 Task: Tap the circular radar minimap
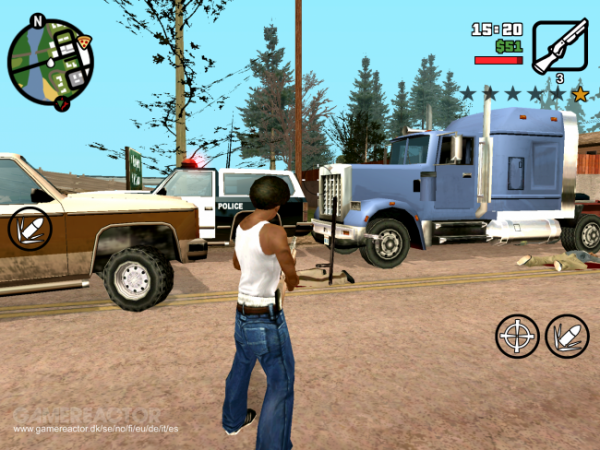(x=50, y=63)
